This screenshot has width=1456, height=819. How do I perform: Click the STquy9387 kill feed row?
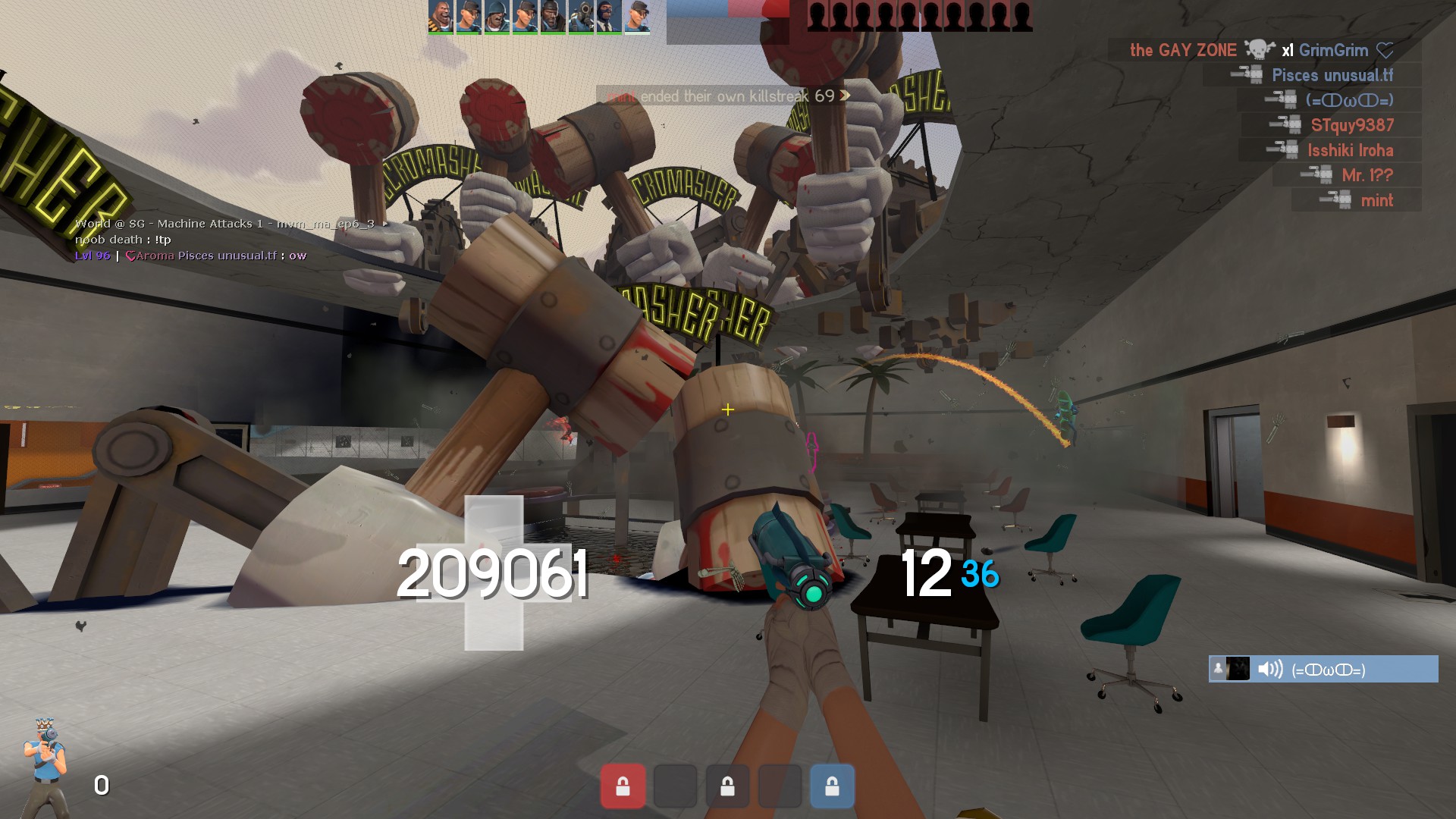1331,125
